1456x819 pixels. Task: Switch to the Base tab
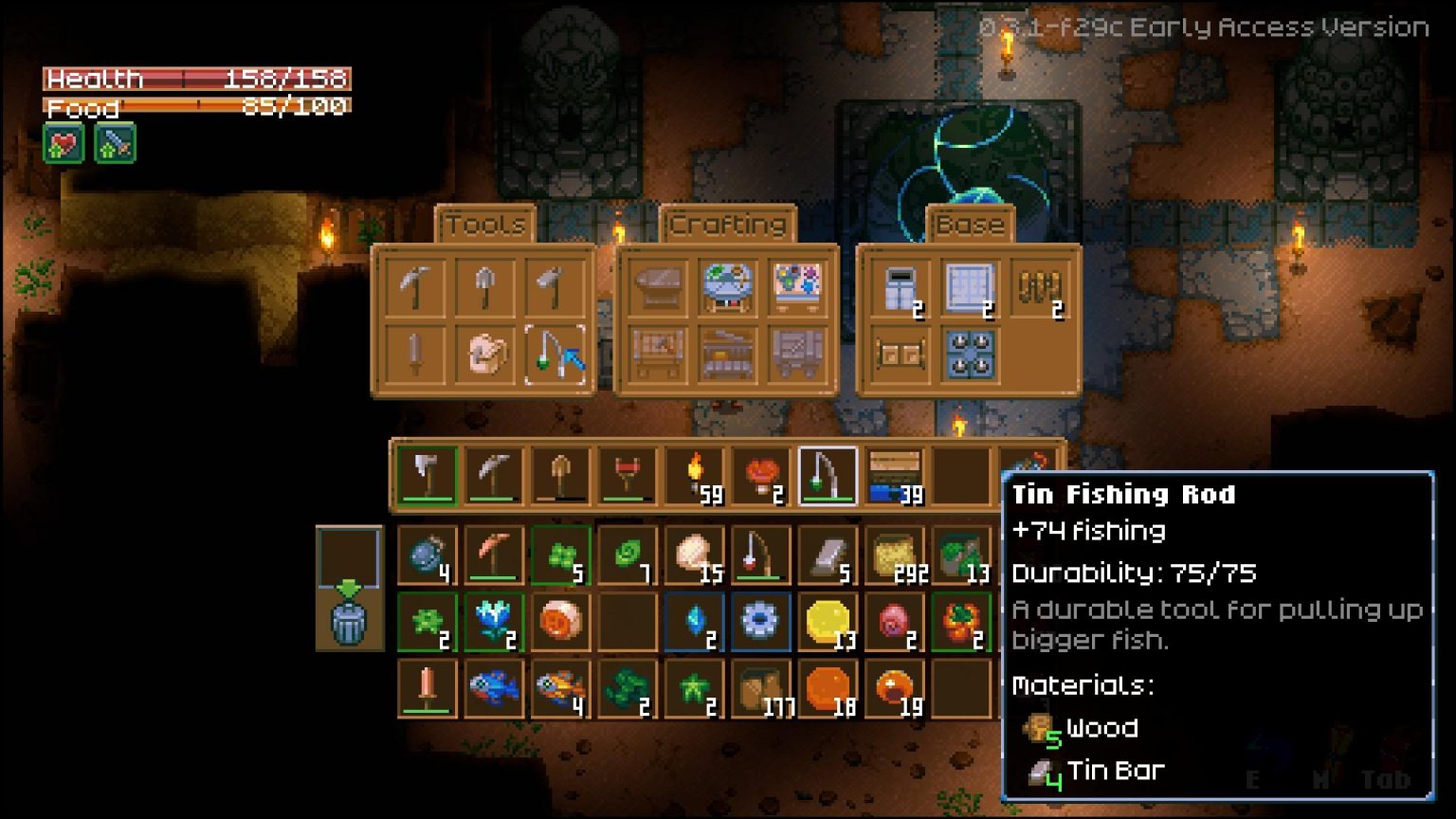pos(970,225)
